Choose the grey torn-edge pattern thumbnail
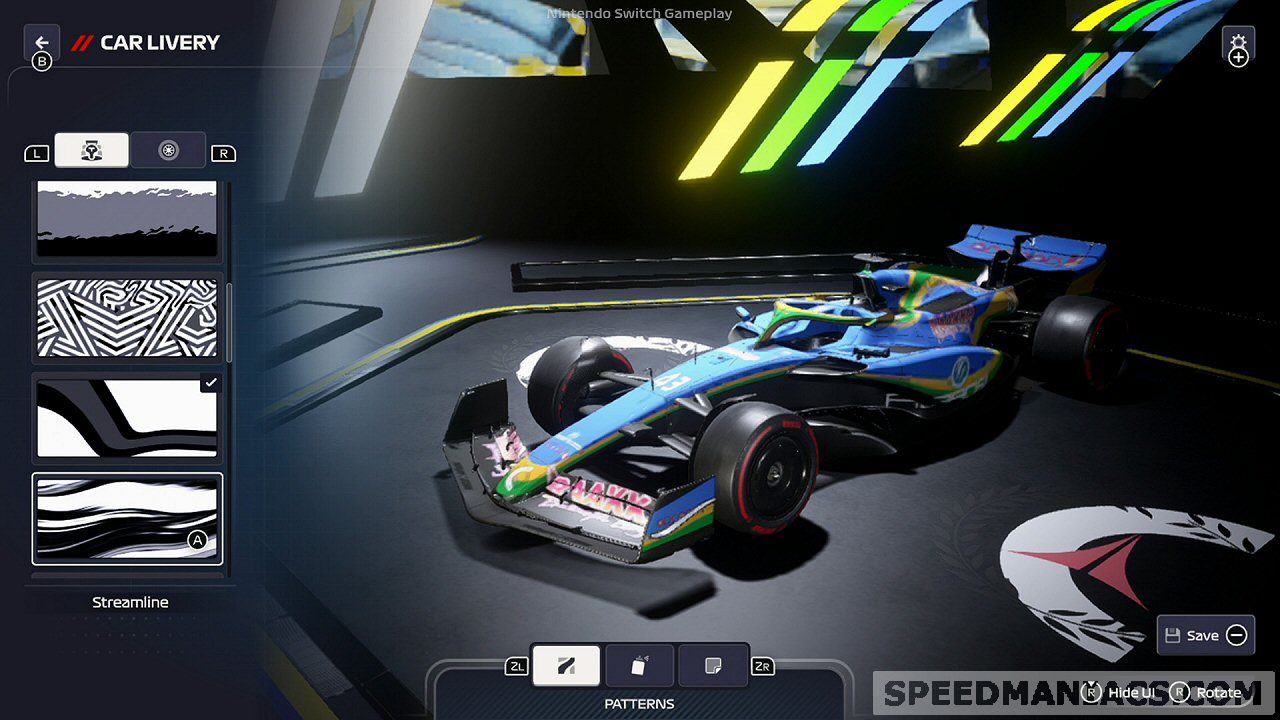1280x720 pixels. click(127, 220)
